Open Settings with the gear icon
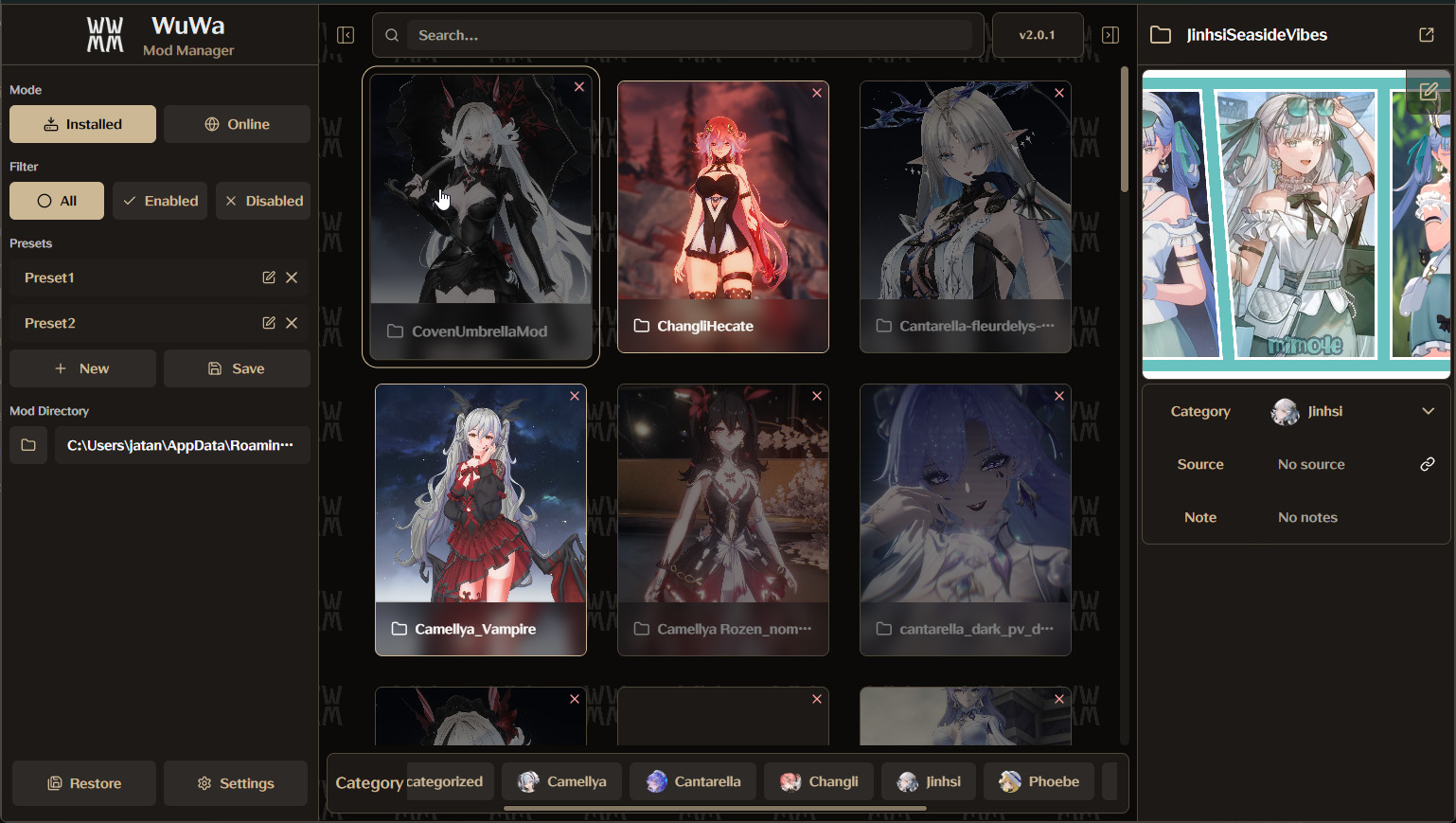The image size is (1456, 823). 235,783
